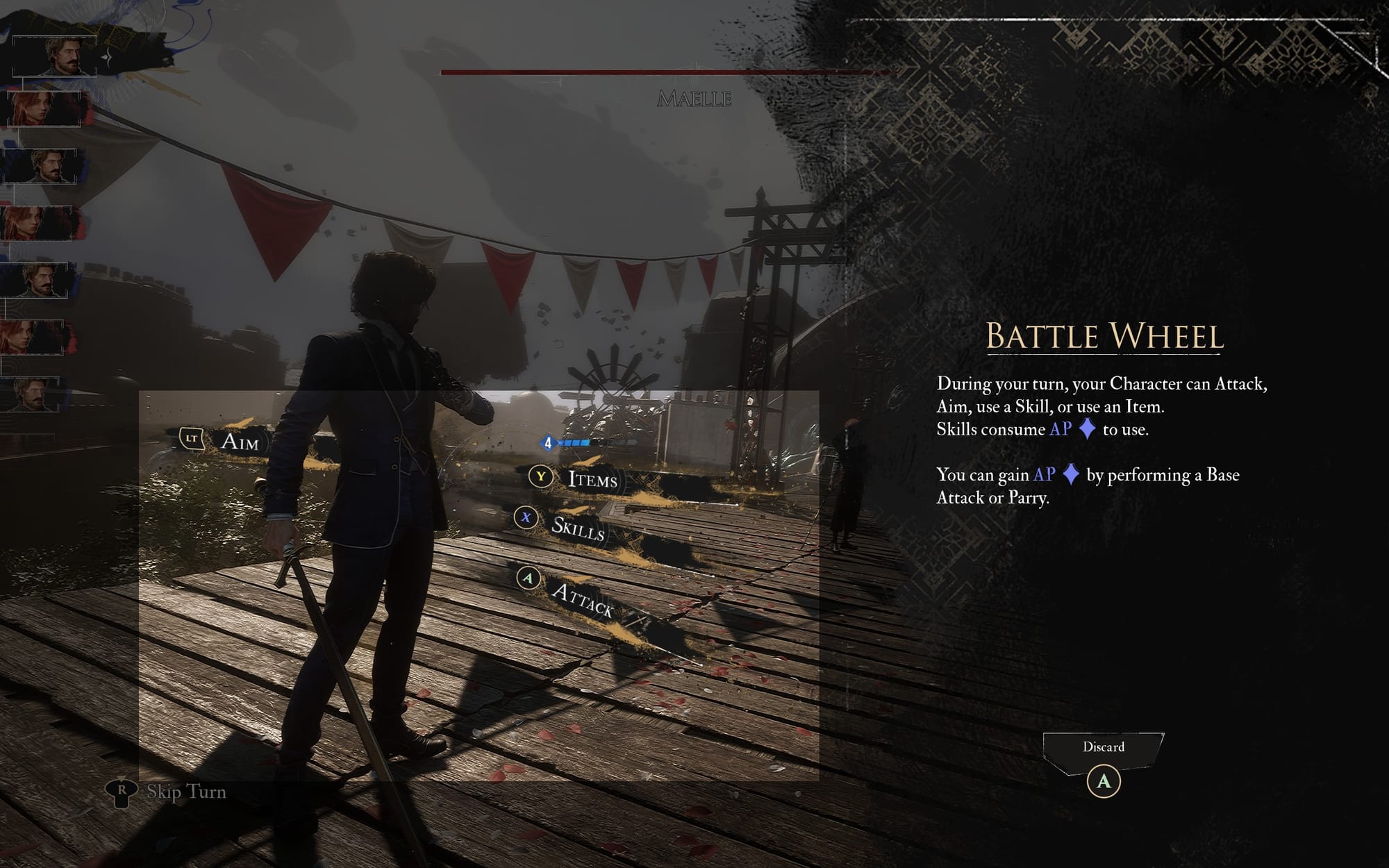The image size is (1389, 868).
Task: Click the blue AP diamond showing 4
Action: (x=548, y=442)
